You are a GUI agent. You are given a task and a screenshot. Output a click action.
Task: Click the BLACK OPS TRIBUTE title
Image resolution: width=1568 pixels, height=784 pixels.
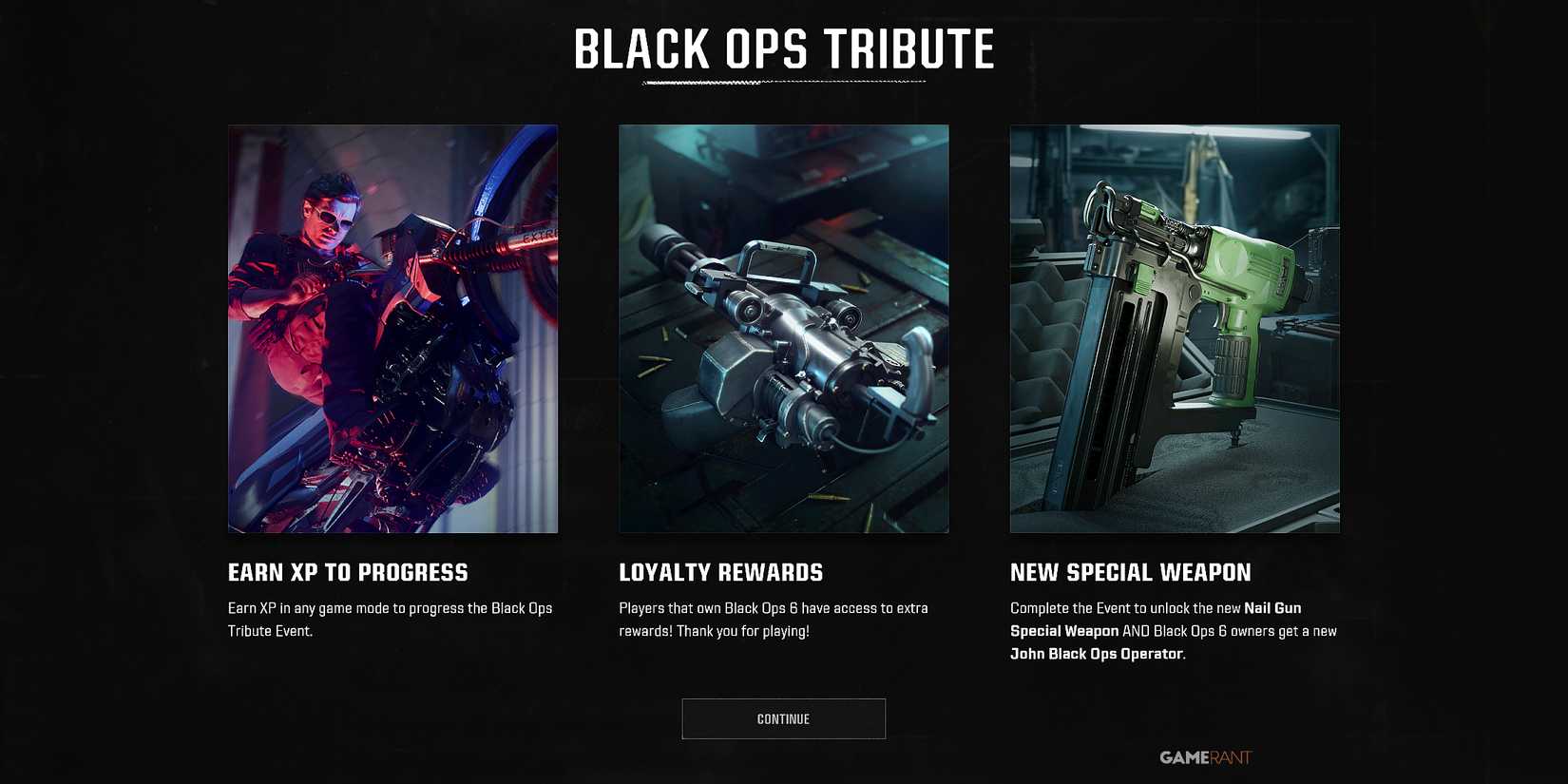[783, 49]
